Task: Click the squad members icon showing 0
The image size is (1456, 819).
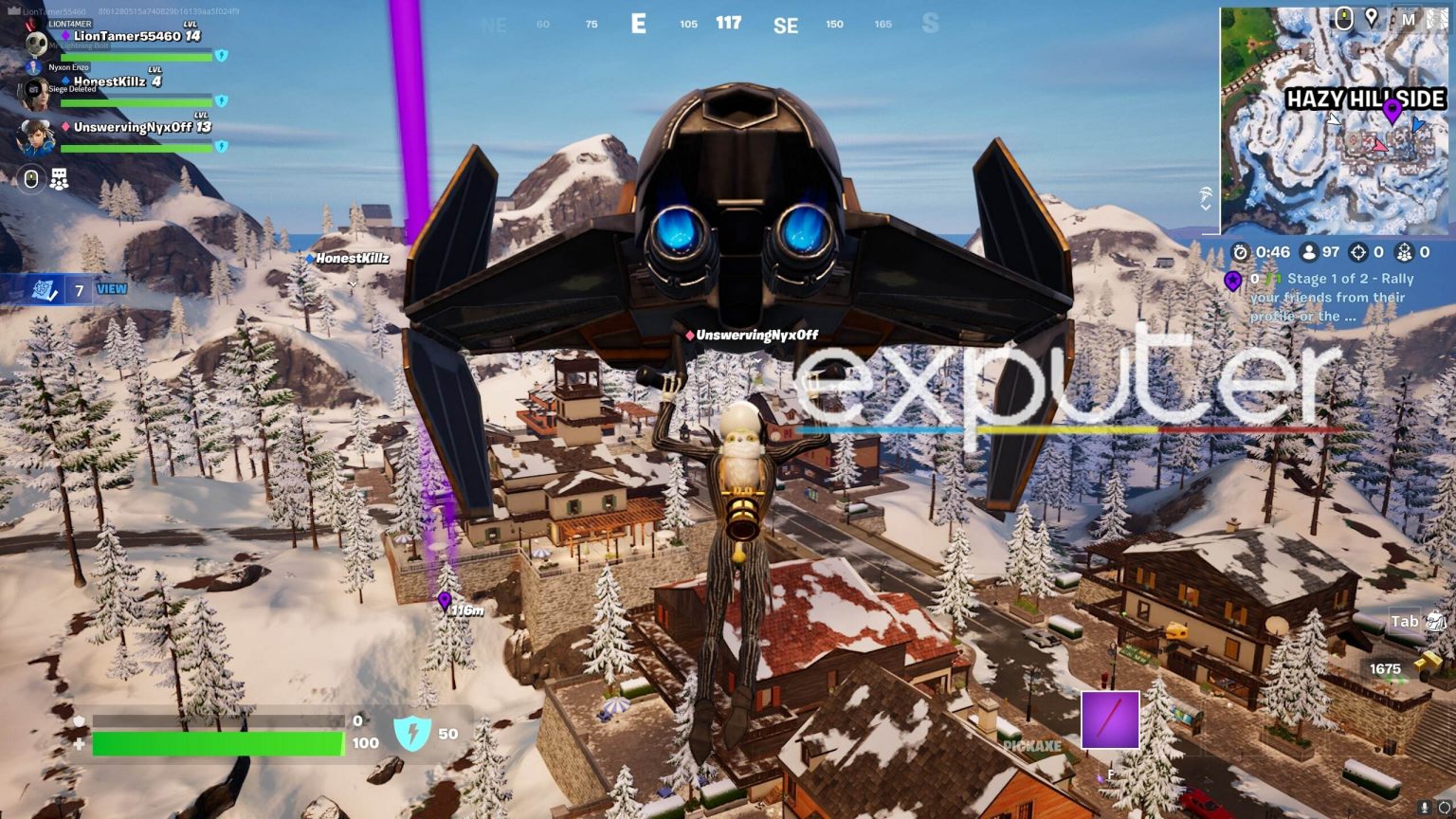Action: 1403,252
